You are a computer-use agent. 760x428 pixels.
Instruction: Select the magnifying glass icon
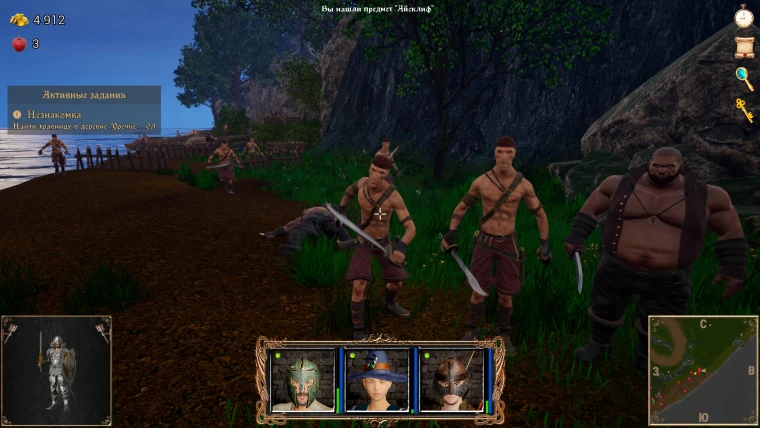(743, 78)
